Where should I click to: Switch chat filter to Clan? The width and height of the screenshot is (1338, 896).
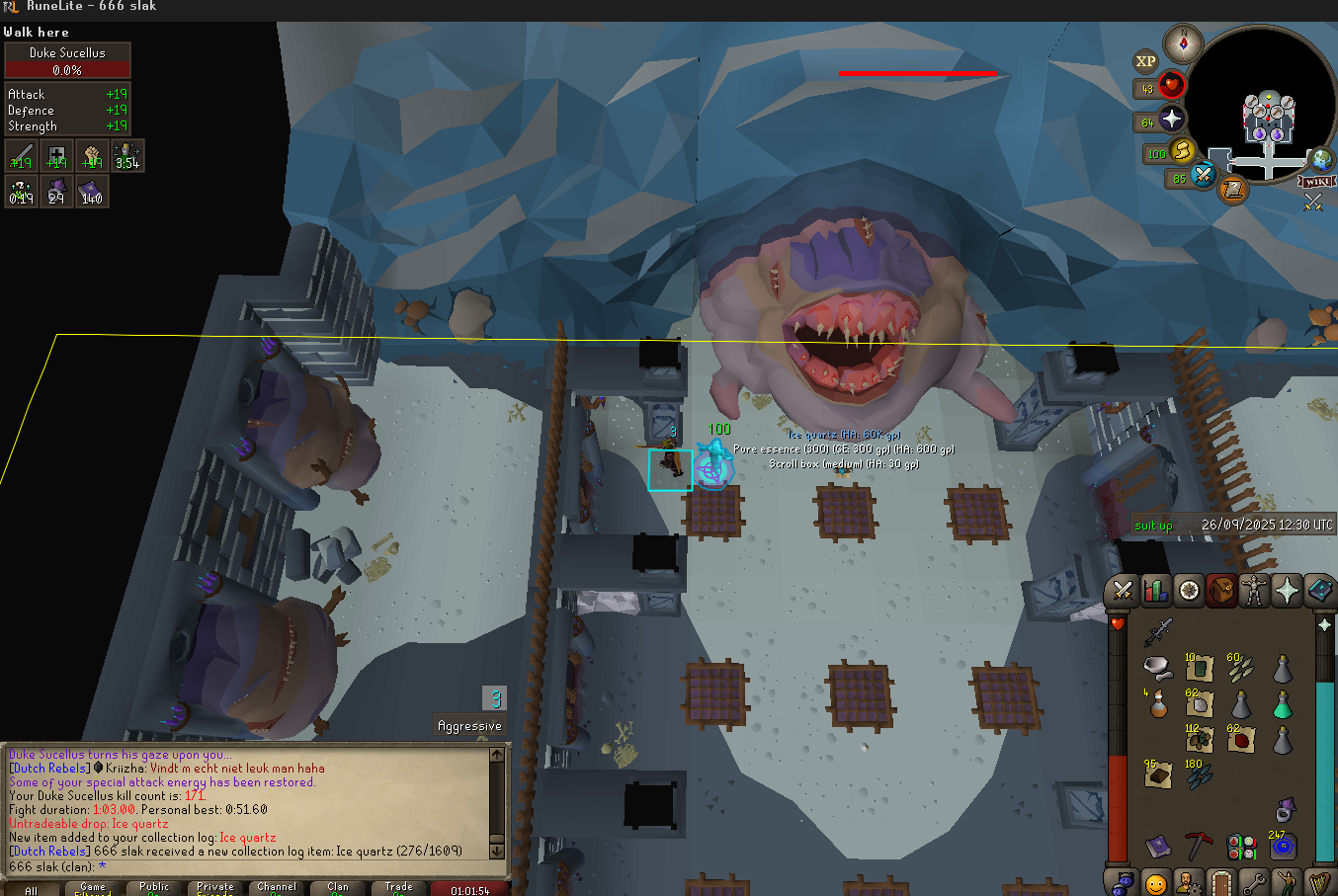click(x=338, y=887)
